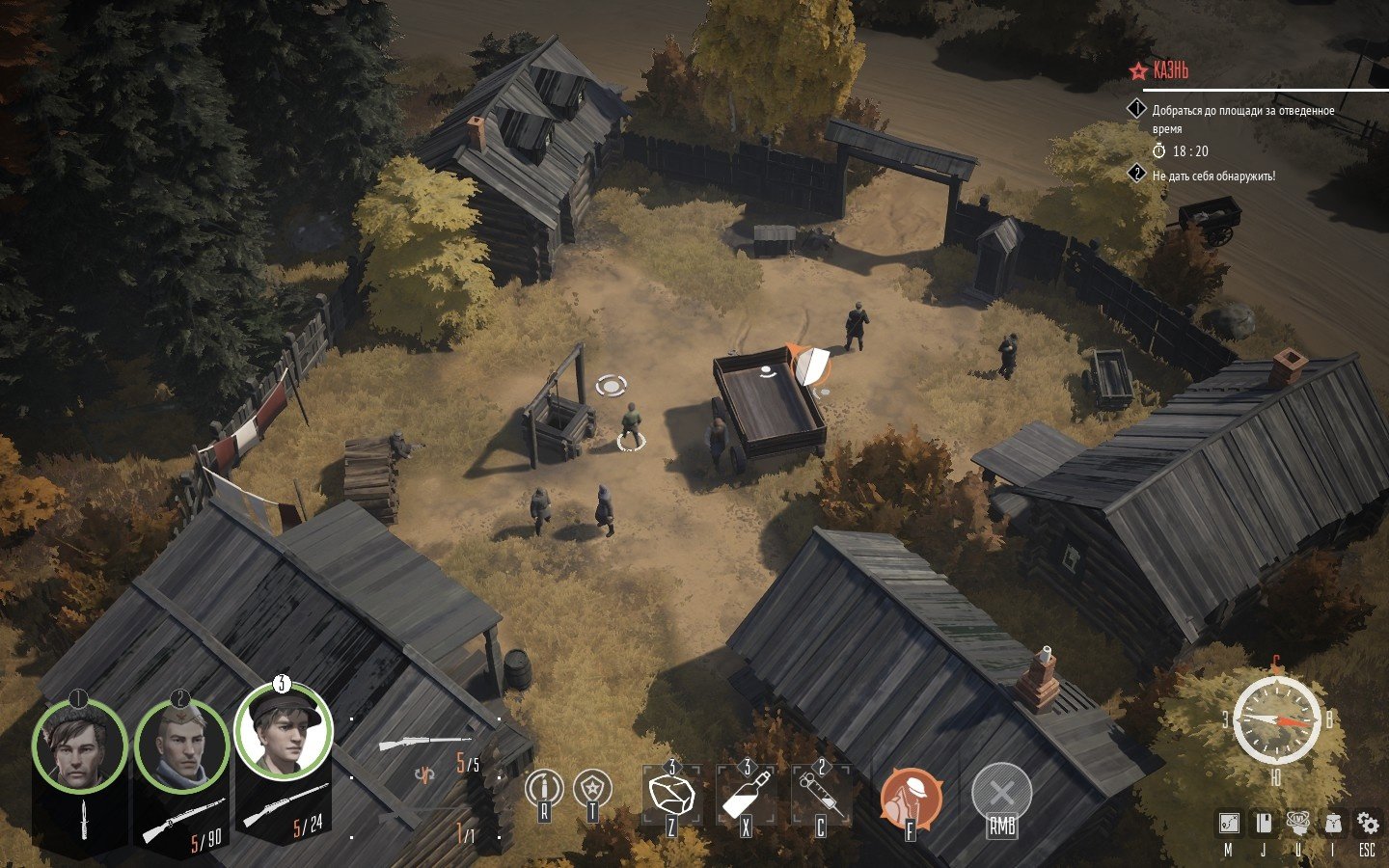The width and height of the screenshot is (1389, 868).
Task: Select the bottle item slot
Action: 746,794
